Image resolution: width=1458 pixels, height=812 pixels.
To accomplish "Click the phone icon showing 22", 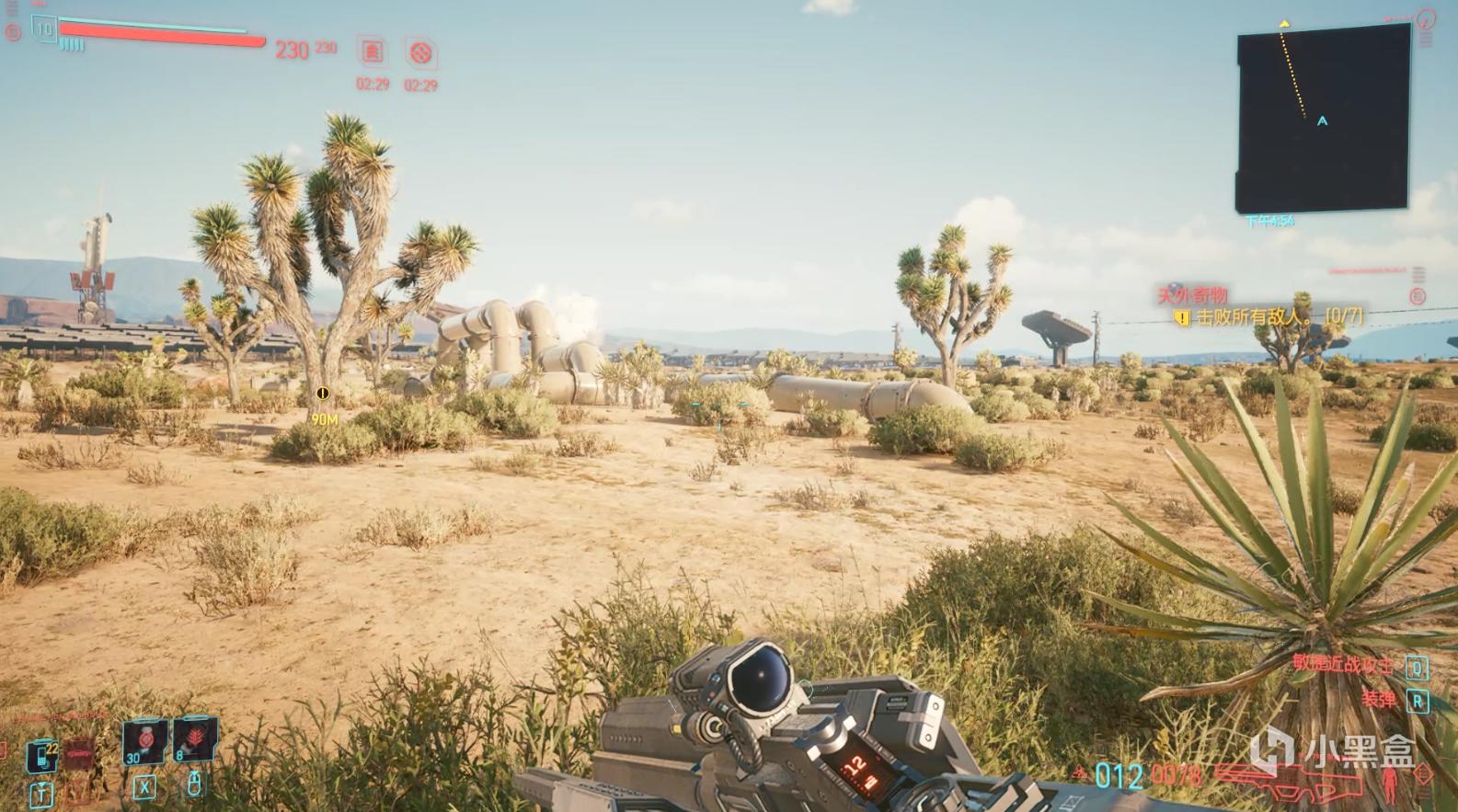I will pyautogui.click(x=41, y=757).
